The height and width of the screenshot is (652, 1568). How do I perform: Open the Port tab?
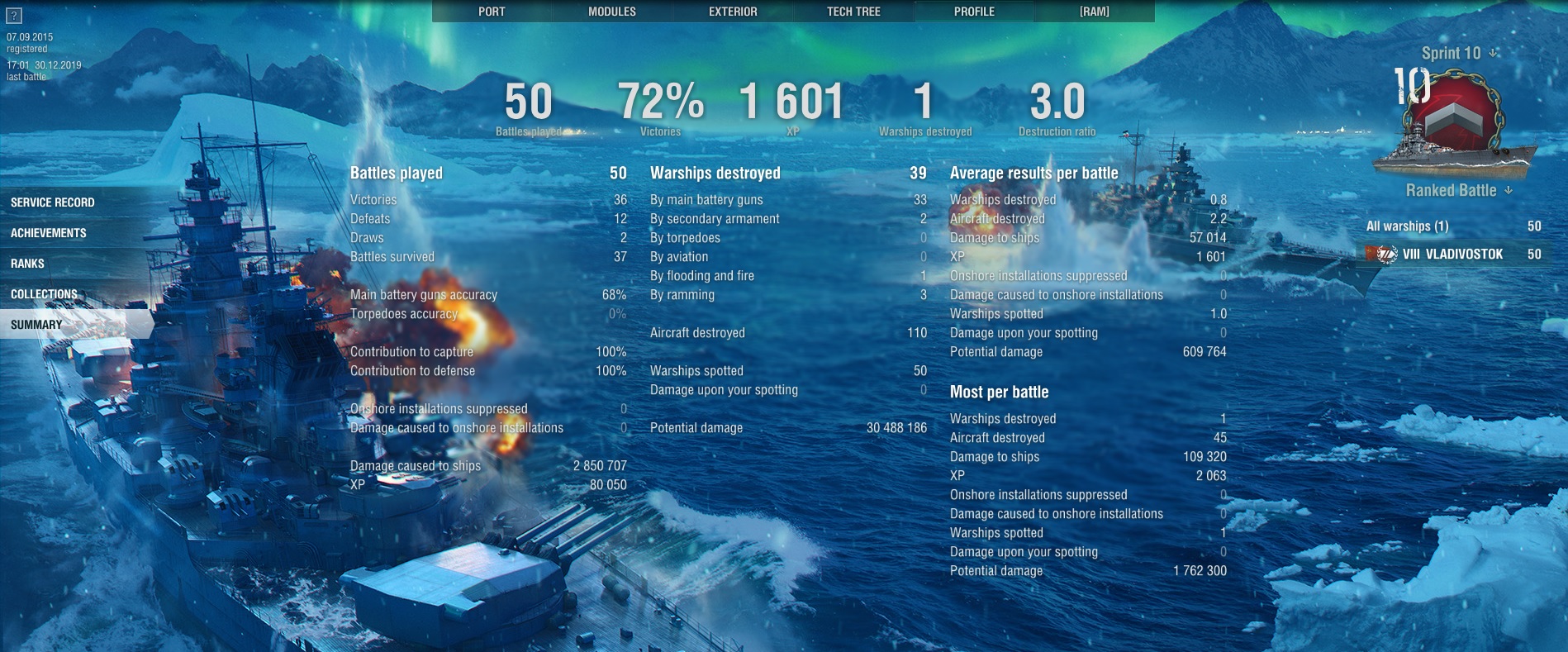tap(492, 12)
